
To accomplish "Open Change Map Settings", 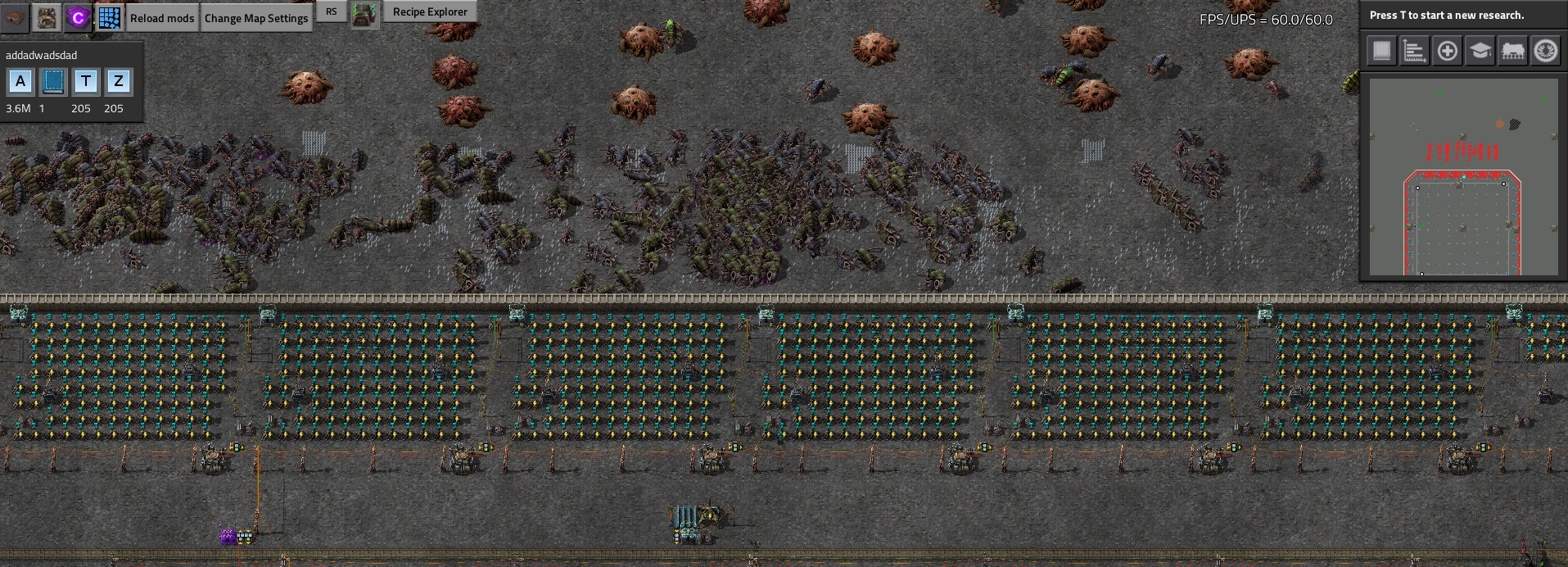I will click(x=256, y=18).
